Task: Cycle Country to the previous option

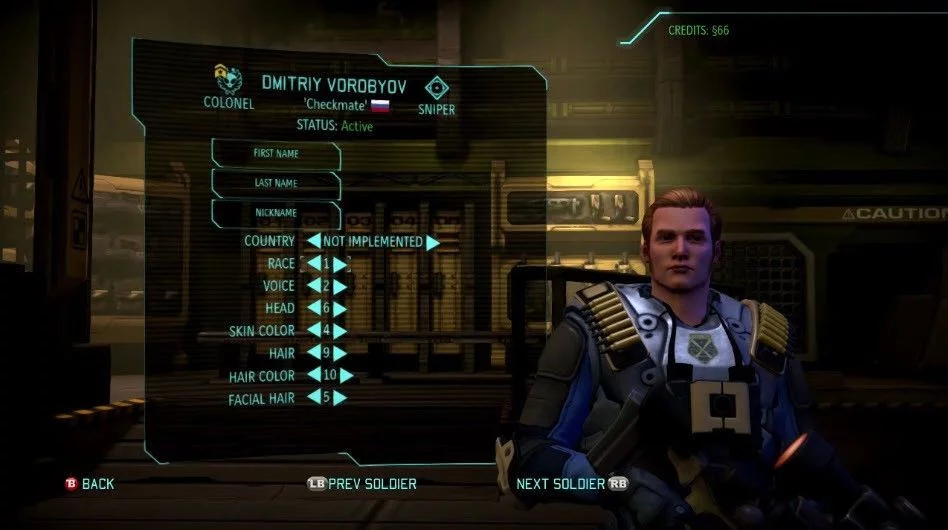Action: 313,242
